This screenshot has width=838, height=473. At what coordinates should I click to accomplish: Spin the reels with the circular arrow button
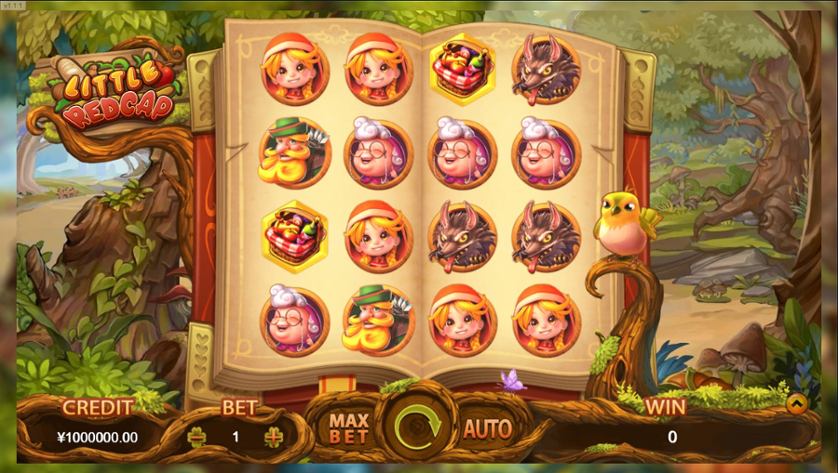(x=419, y=430)
